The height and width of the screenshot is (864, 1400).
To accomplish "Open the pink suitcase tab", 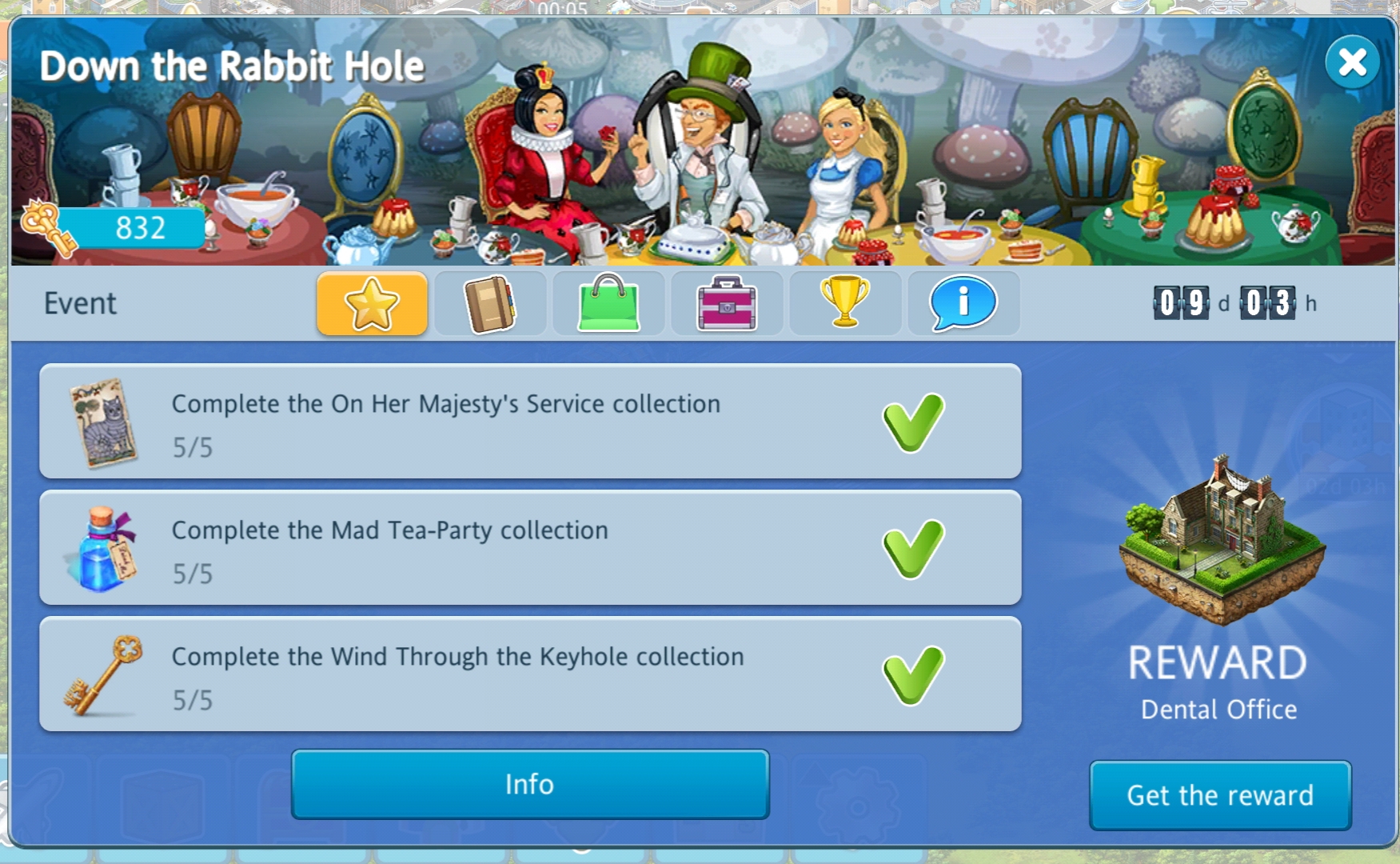I will click(727, 303).
